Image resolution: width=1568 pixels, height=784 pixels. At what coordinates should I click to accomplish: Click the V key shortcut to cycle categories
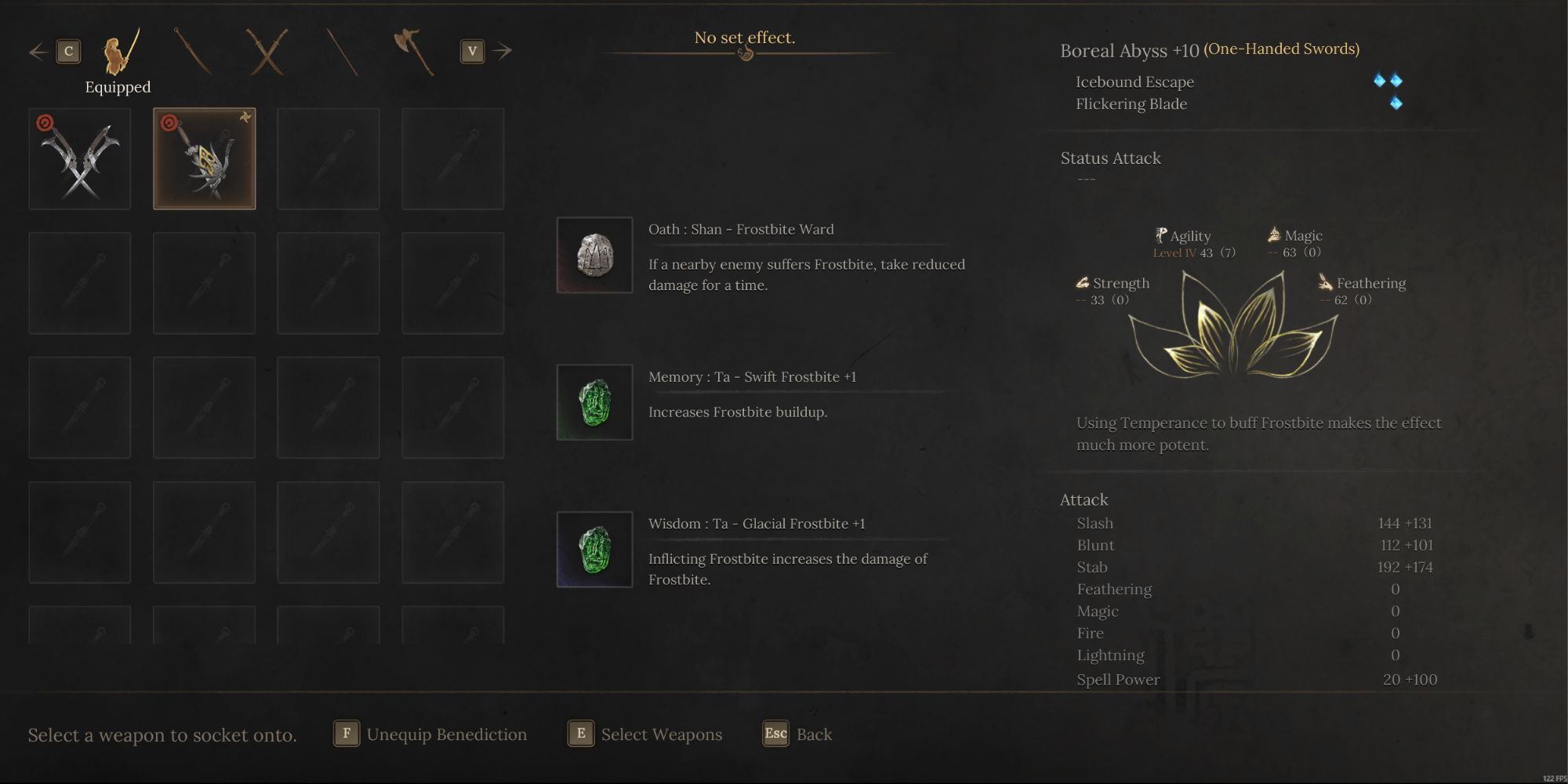pyautogui.click(x=471, y=50)
